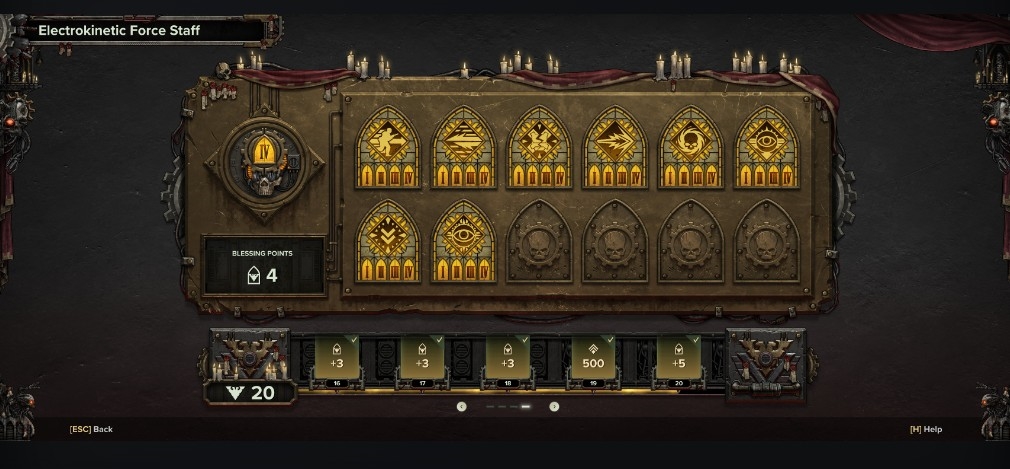Go to the next reward track page

tap(554, 406)
